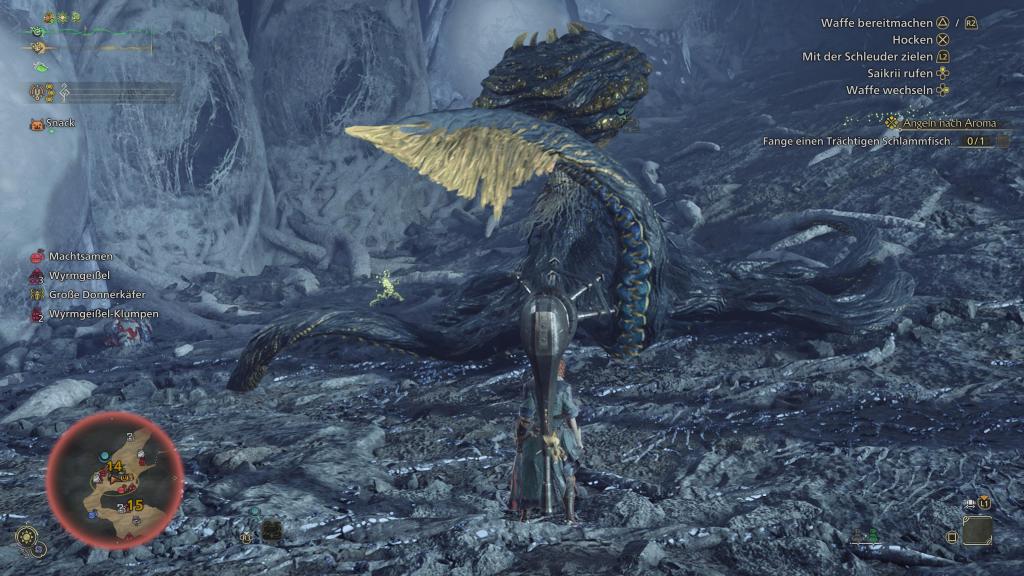Click the item slot in the item bar
Viewport: 1024px width, 576px height.
[977, 530]
